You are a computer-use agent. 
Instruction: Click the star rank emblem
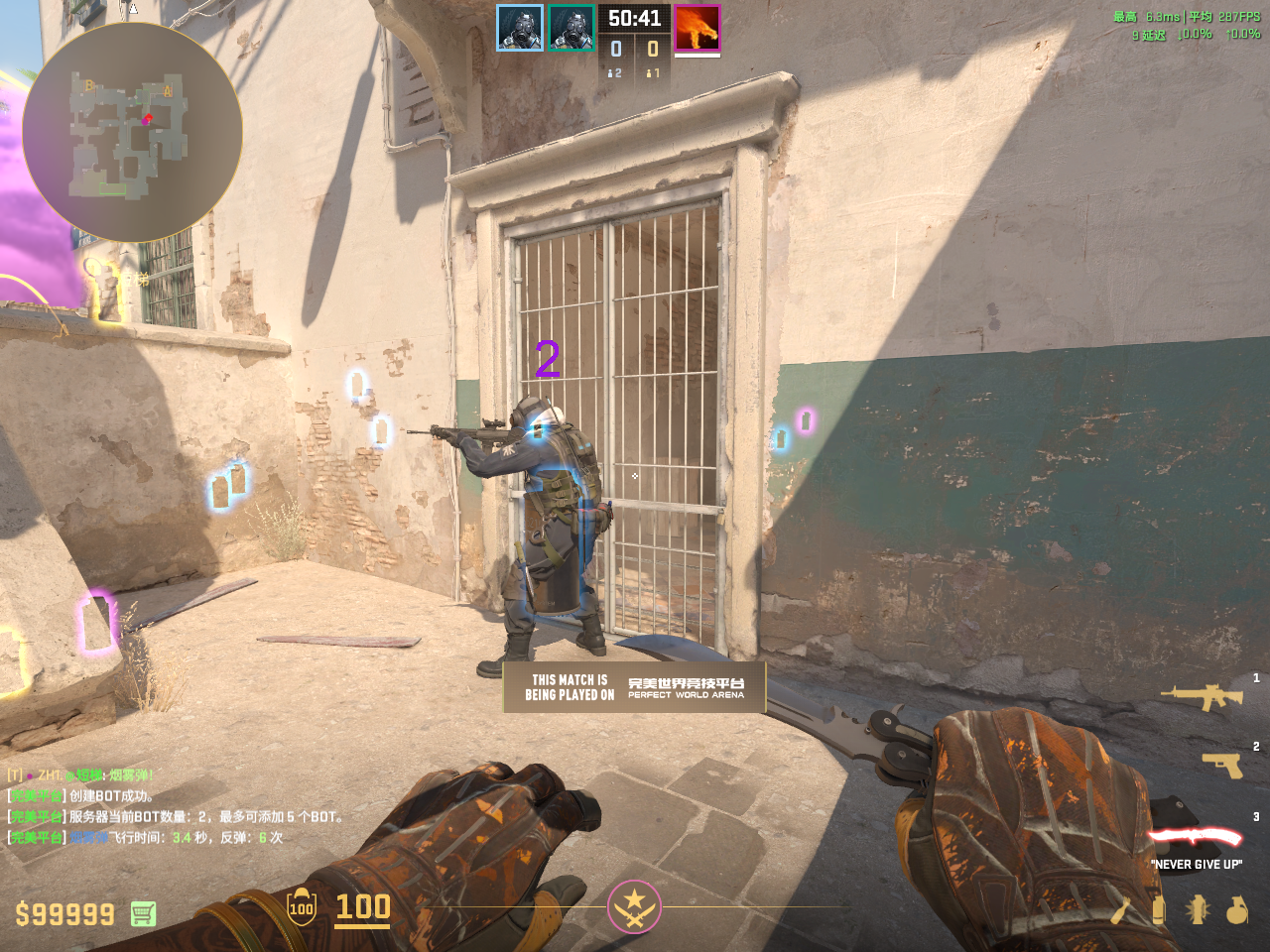(634, 906)
